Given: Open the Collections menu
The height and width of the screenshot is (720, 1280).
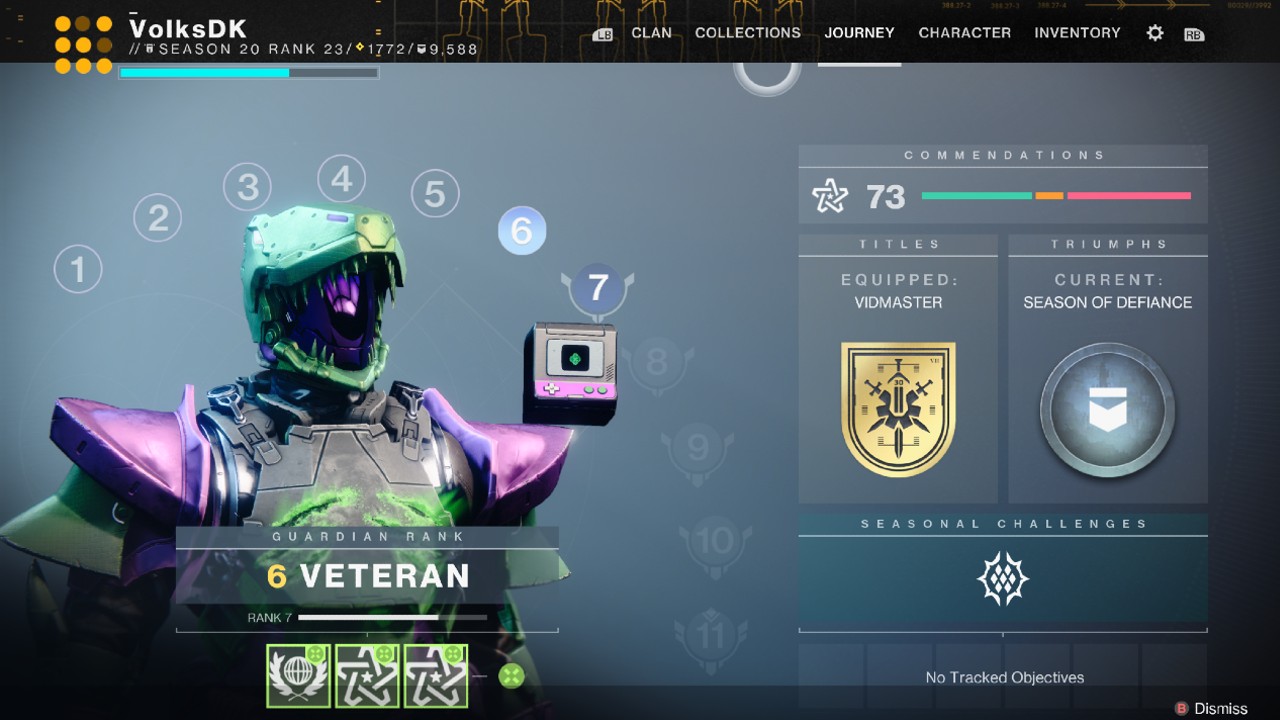Looking at the screenshot, I should pos(747,32).
